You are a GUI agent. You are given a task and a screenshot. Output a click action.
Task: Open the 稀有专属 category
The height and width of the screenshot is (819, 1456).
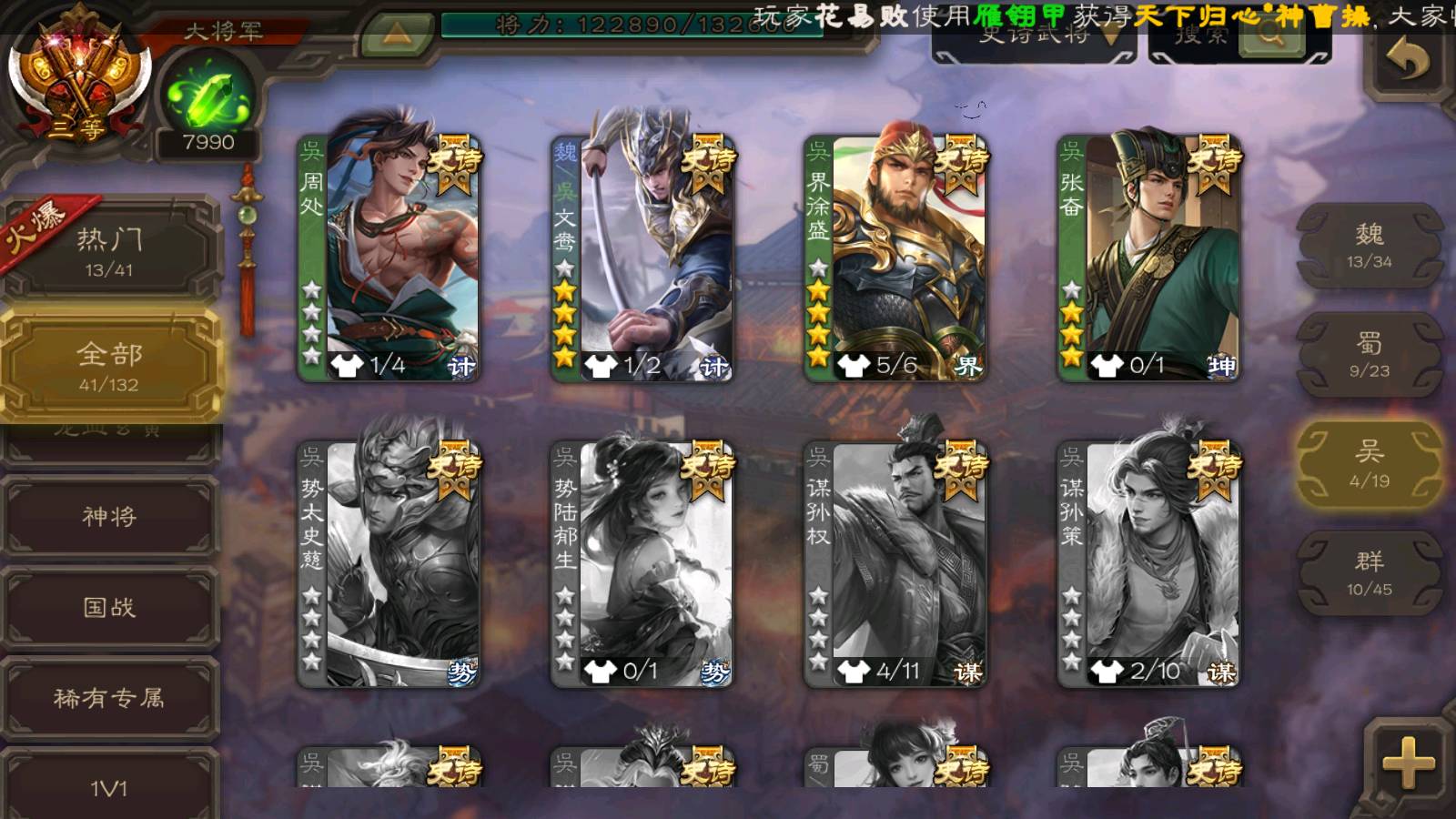[109, 698]
